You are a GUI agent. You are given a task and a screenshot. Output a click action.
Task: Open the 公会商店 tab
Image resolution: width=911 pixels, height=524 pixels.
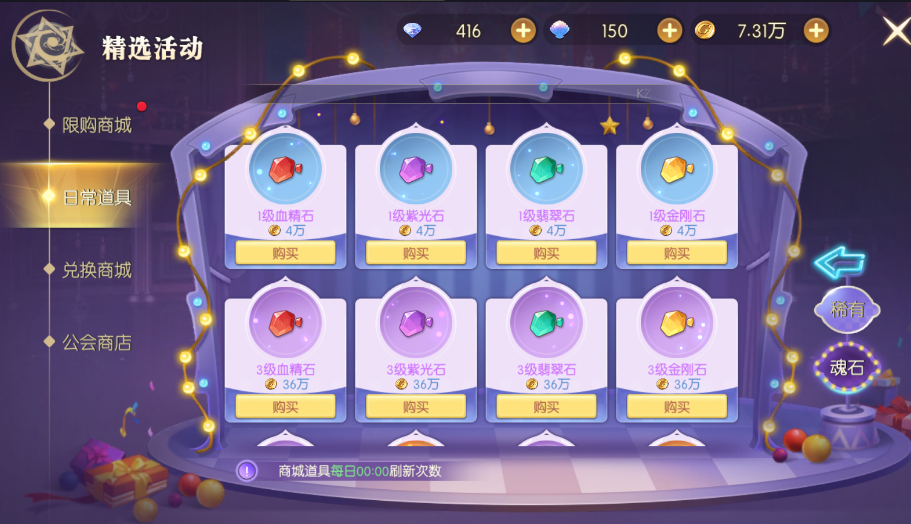(97, 343)
